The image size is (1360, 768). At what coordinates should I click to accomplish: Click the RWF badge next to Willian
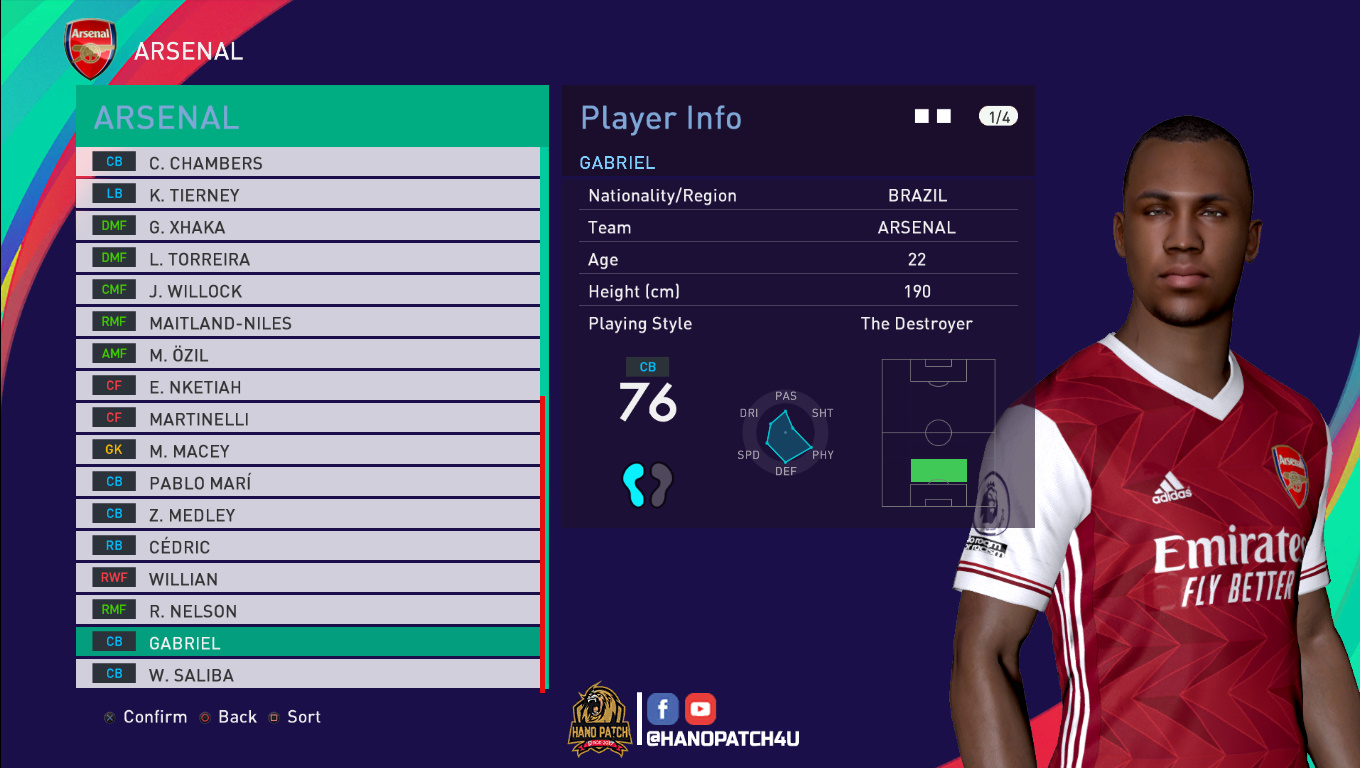coord(112,577)
